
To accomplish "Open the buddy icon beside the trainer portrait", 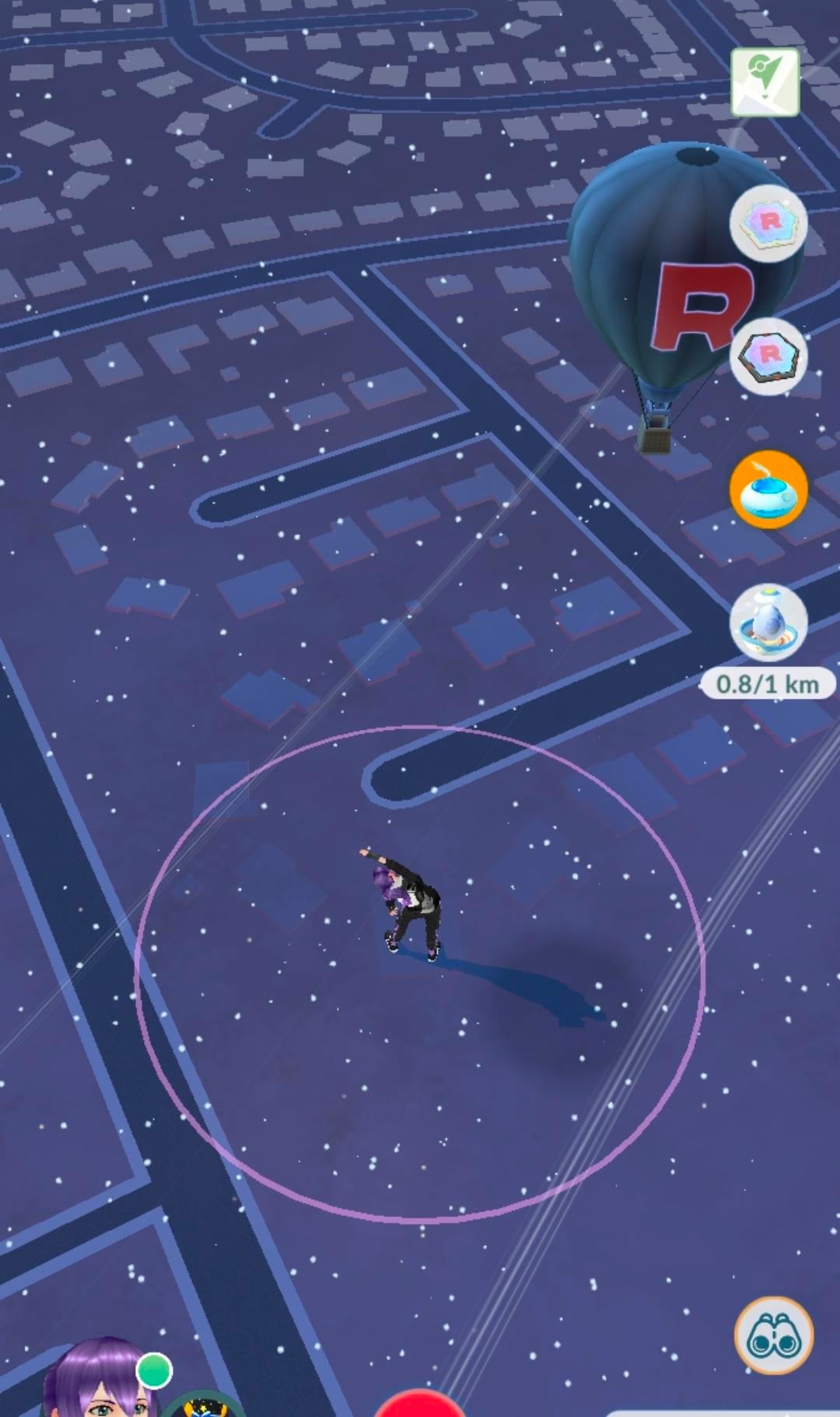I will (x=204, y=1405).
